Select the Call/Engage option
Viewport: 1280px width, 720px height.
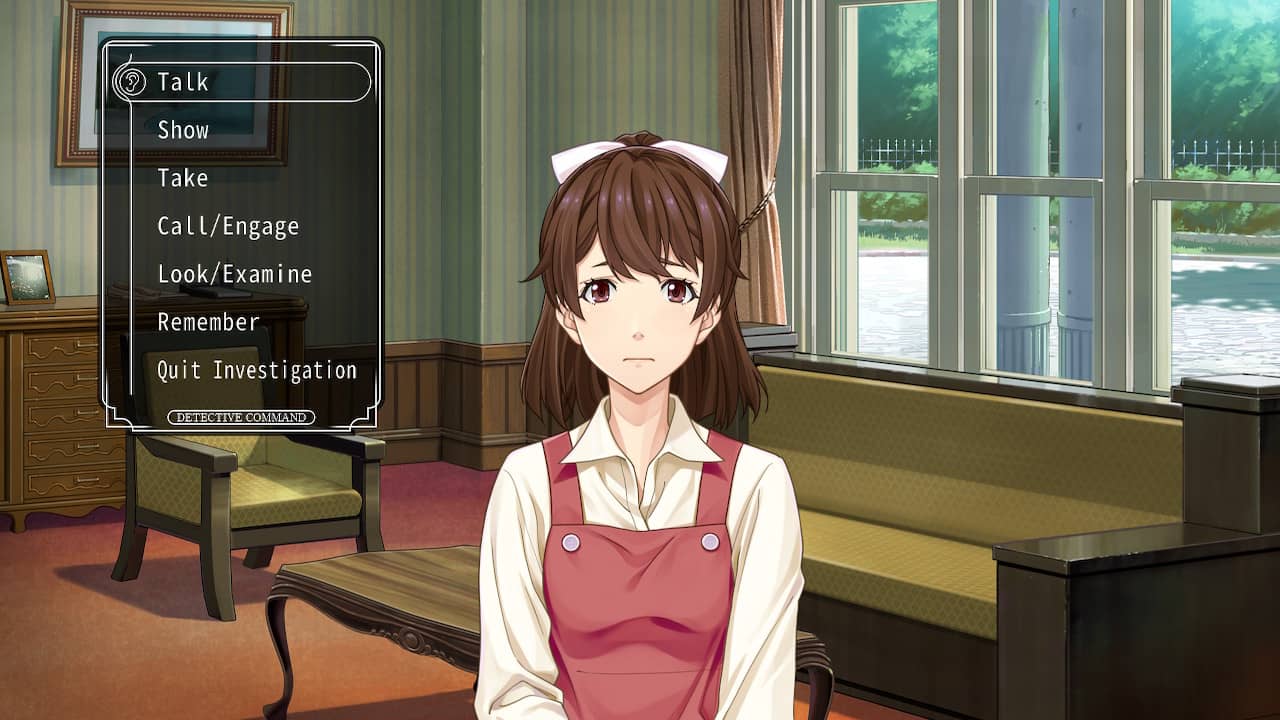coord(228,226)
